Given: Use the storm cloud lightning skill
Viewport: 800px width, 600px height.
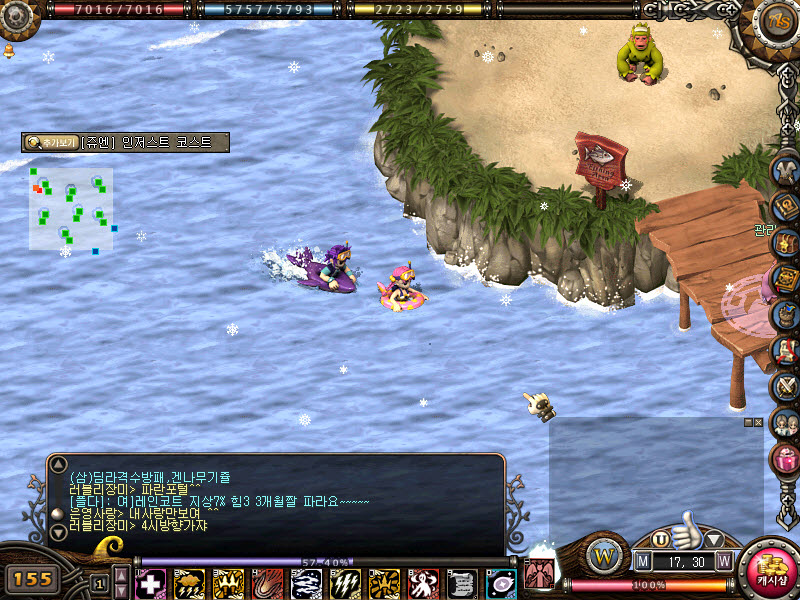Looking at the screenshot, I should pos(189,583).
